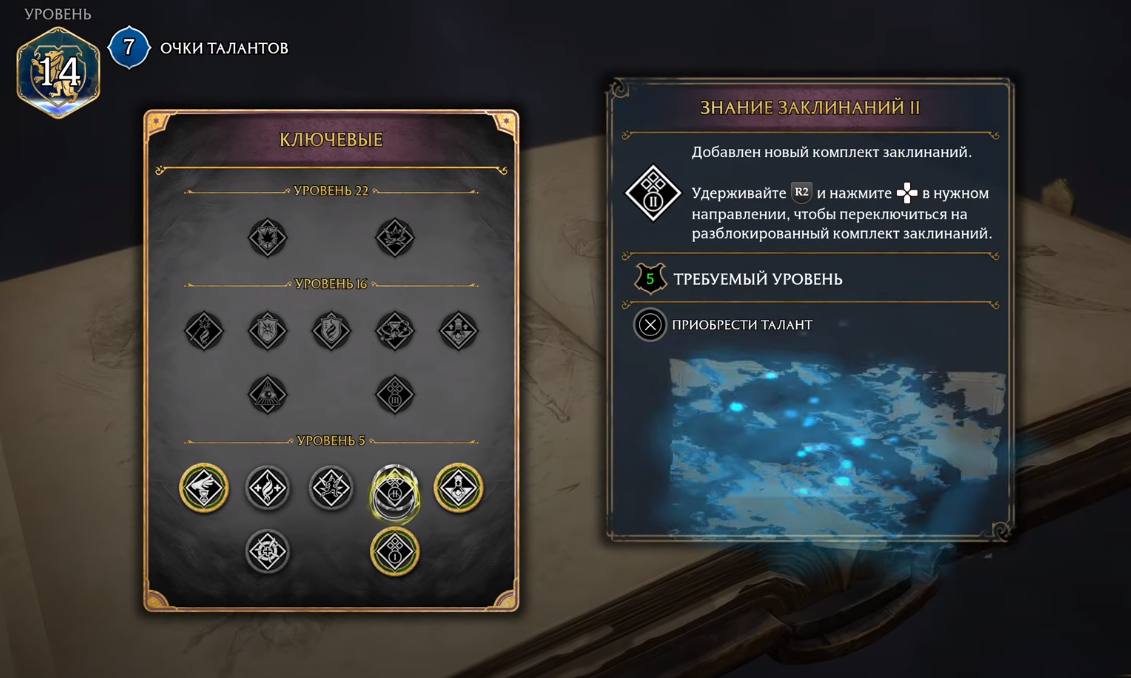This screenshot has height=678, width=1131.
Task: Select the running figure talent
Action: click(331, 489)
